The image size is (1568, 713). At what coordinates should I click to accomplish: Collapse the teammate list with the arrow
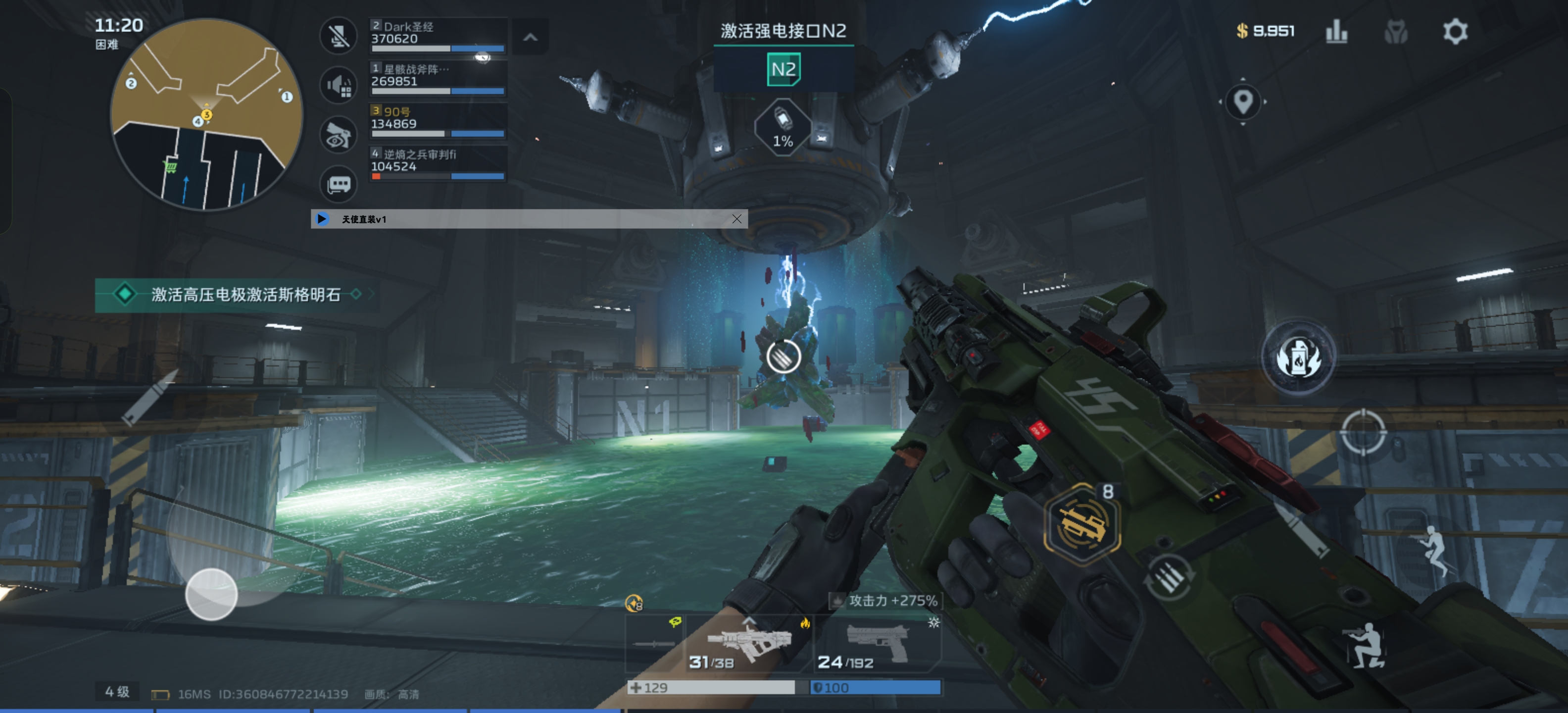tap(530, 37)
